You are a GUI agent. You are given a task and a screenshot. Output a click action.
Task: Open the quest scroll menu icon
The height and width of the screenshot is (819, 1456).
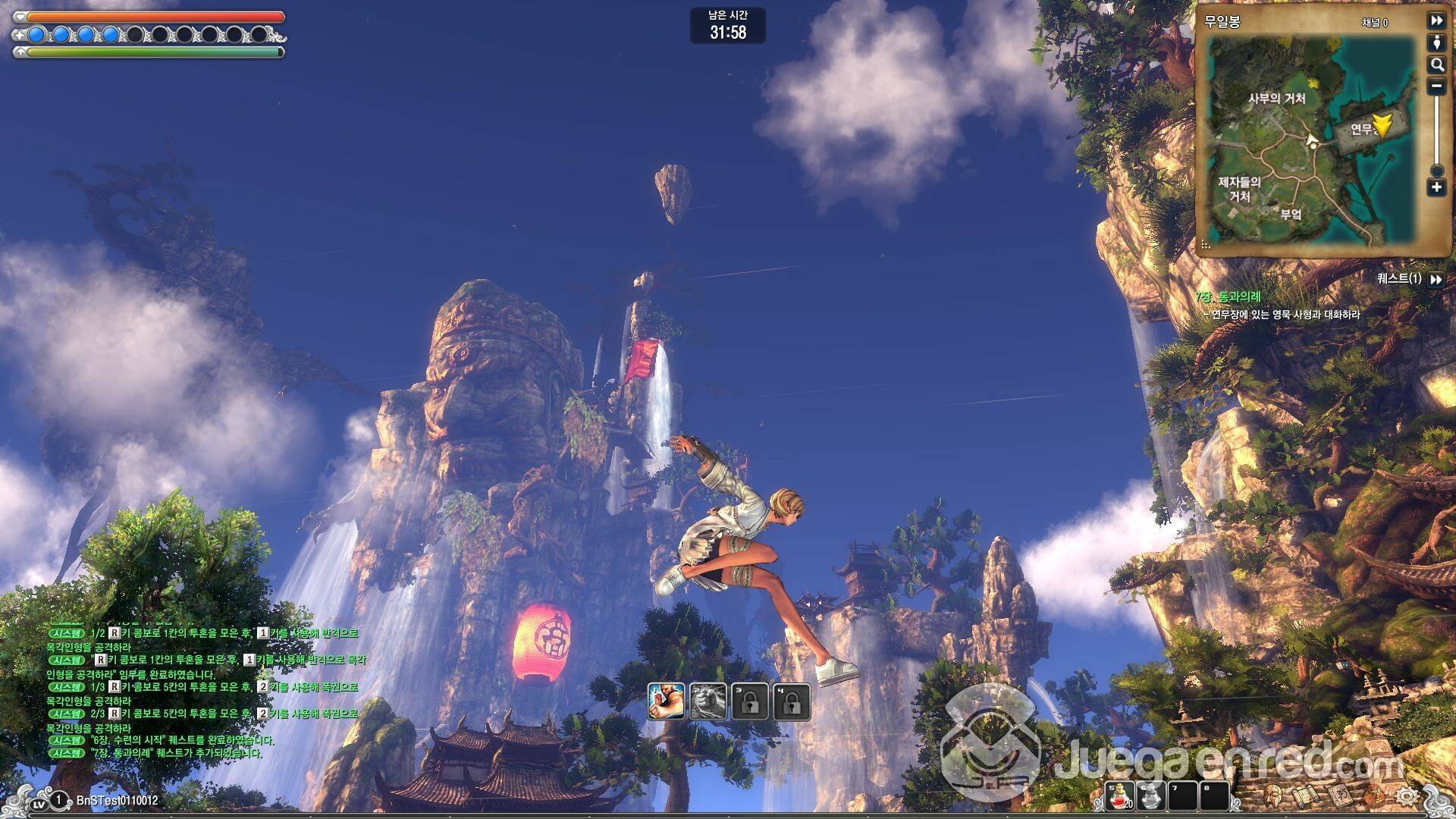tap(1305, 795)
